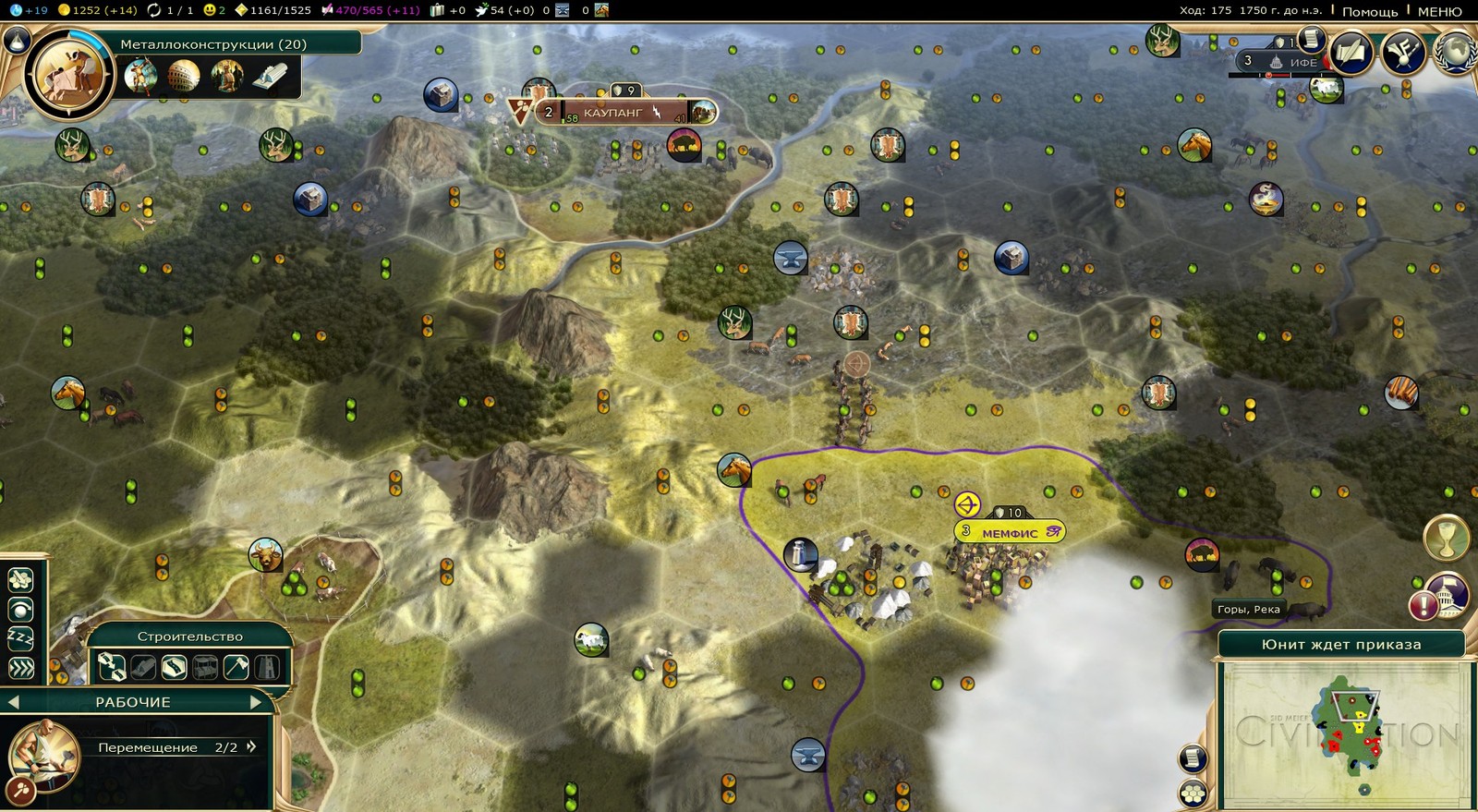Open the МЕНЮ game menu
This screenshot has height=812, width=1478.
tap(1439, 11)
